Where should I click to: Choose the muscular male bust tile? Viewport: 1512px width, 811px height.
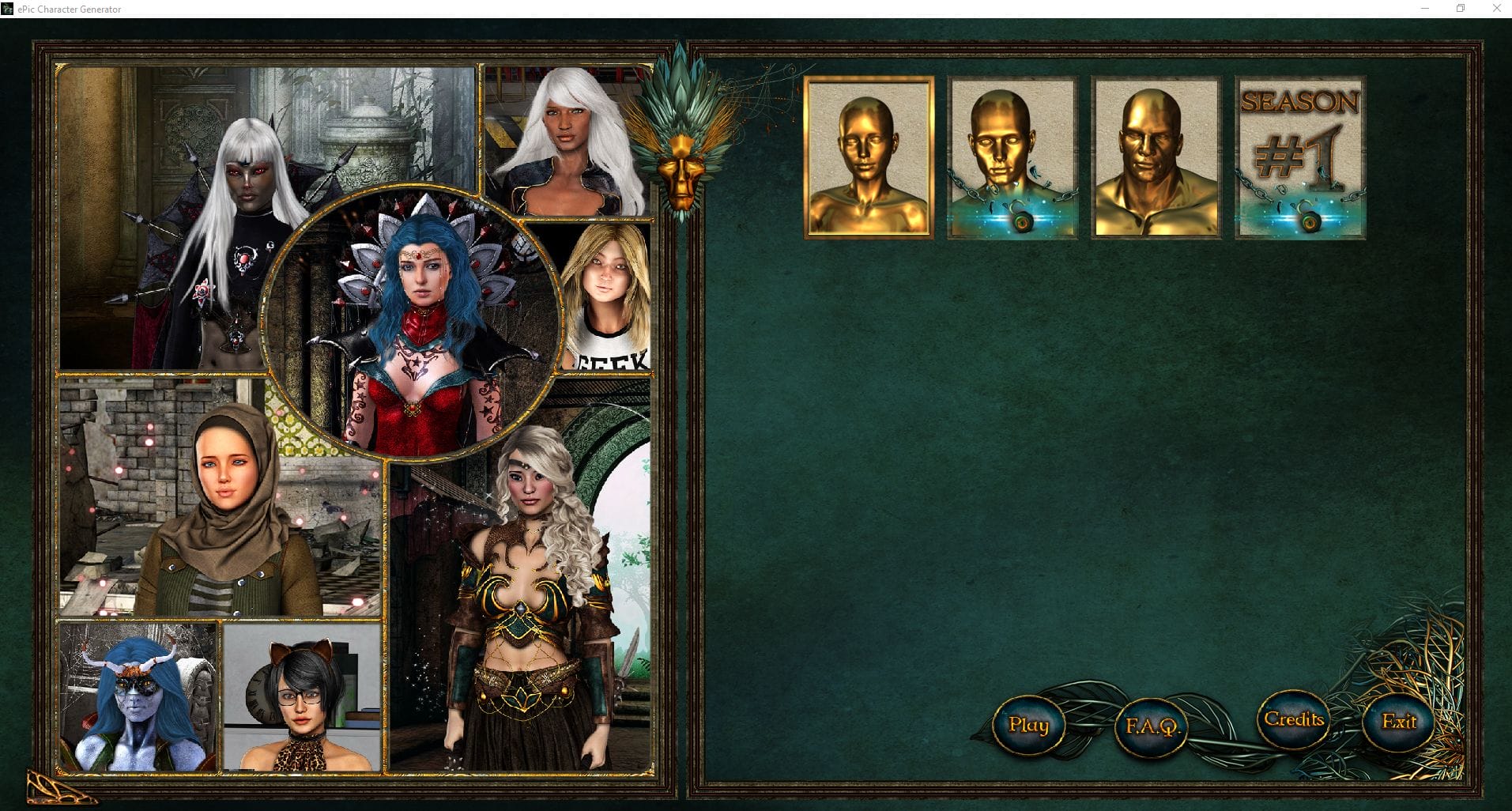(1155, 156)
